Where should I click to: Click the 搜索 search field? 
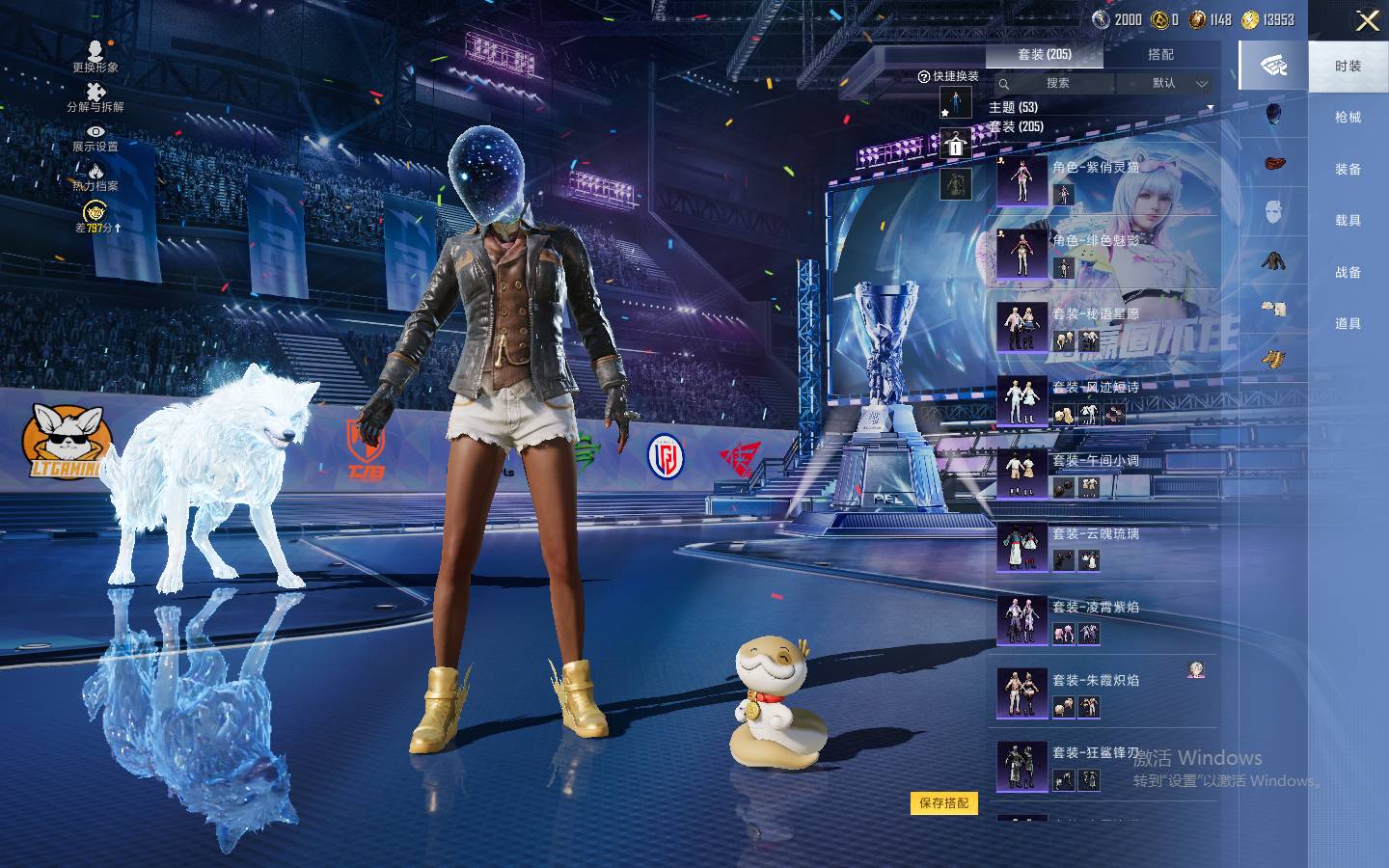[1057, 84]
